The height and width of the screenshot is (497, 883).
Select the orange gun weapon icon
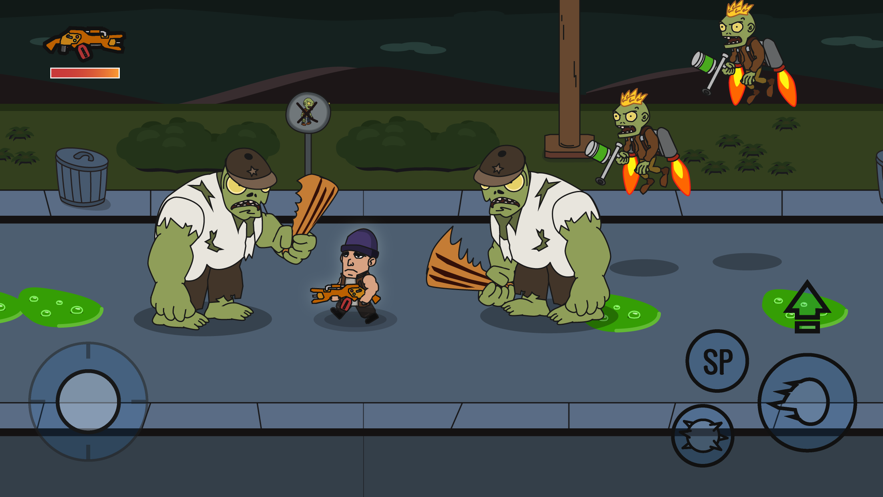[x=85, y=43]
